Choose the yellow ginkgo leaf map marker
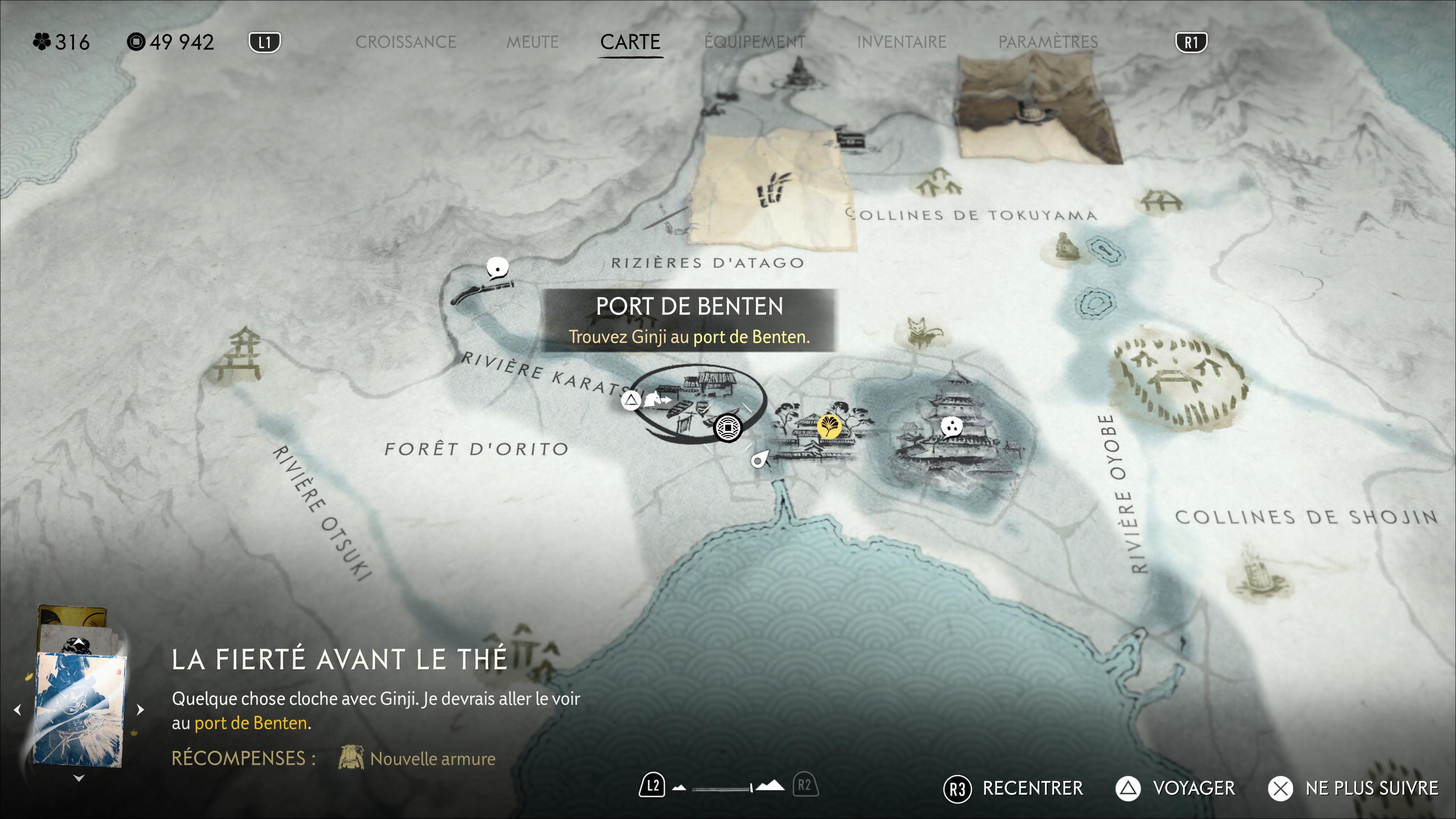 pos(829,425)
